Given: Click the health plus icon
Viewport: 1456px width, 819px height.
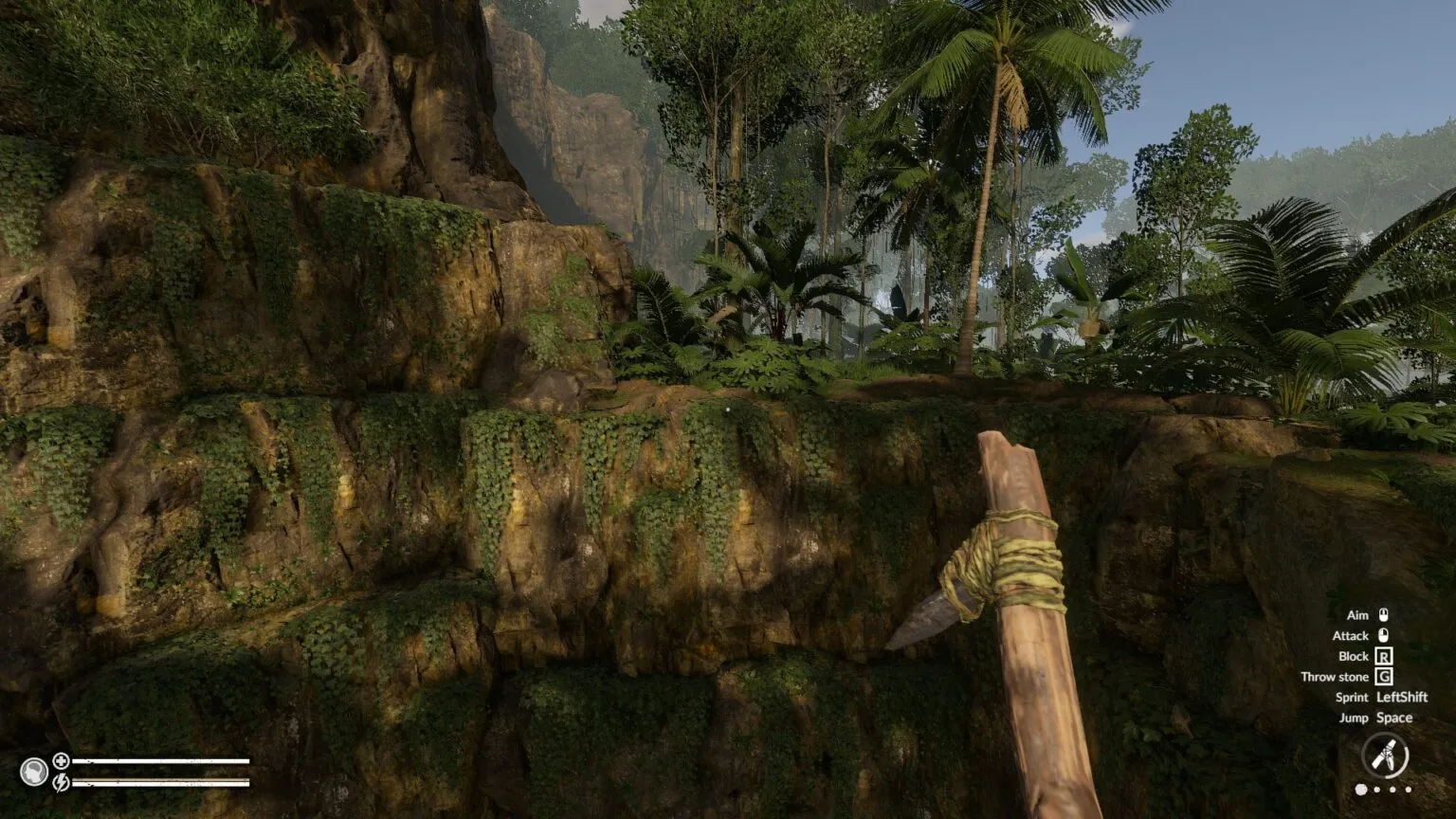Looking at the screenshot, I should coord(61,760).
